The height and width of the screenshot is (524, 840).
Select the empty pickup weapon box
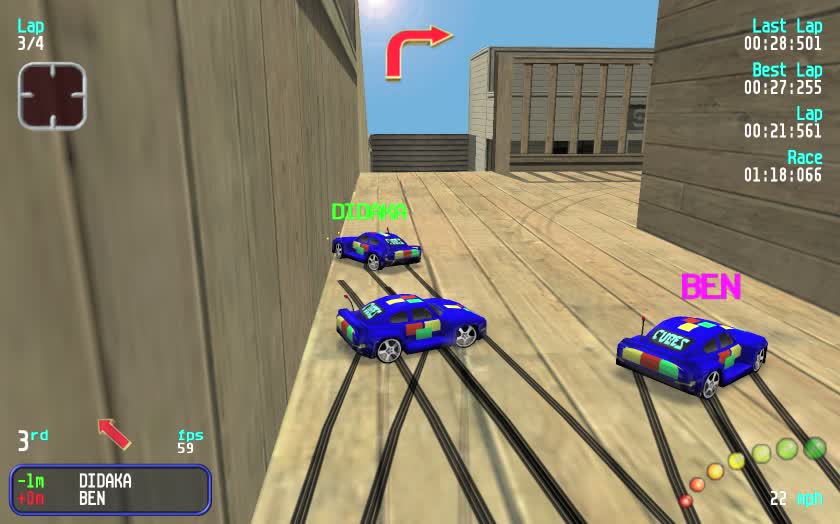pos(52,96)
